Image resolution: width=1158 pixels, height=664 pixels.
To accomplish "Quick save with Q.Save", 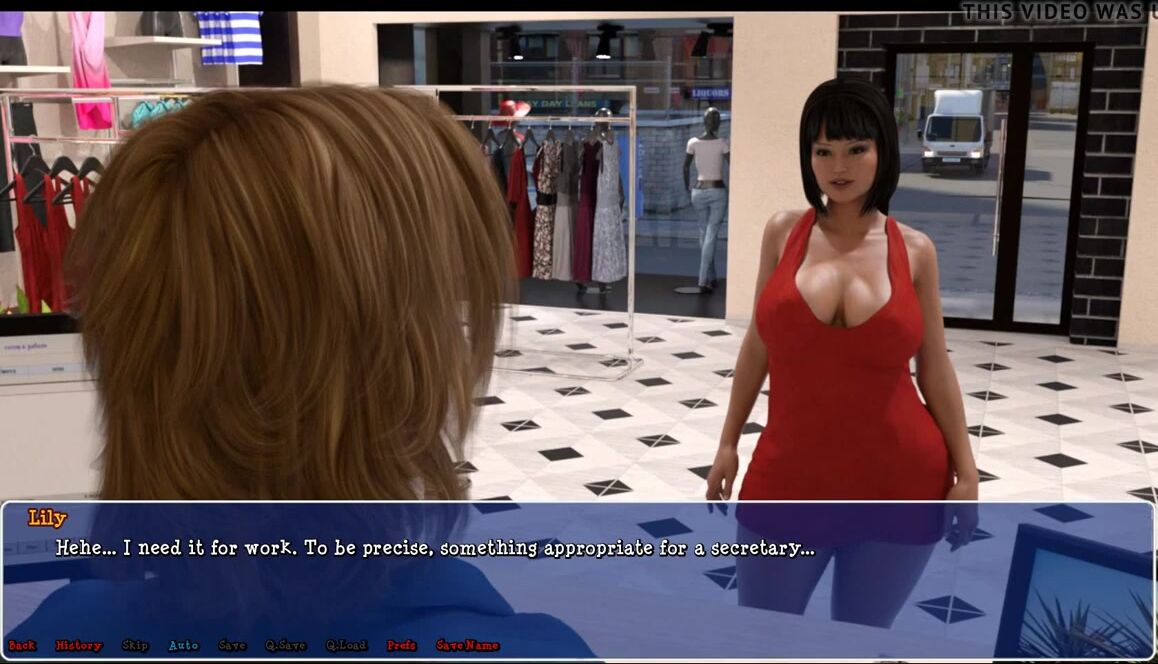I will [x=285, y=646].
